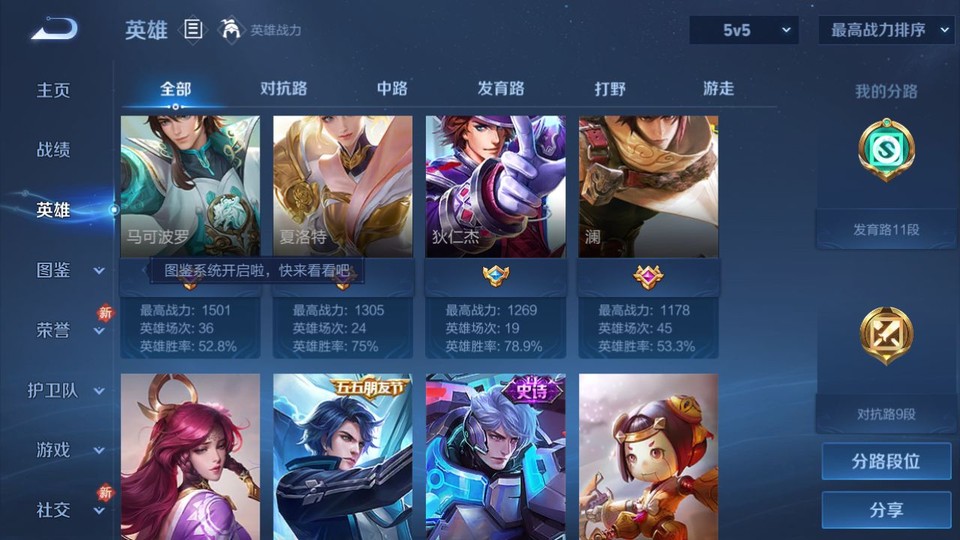Switch to the 中路 tab
Viewport: 960px width, 540px height.
click(x=392, y=88)
